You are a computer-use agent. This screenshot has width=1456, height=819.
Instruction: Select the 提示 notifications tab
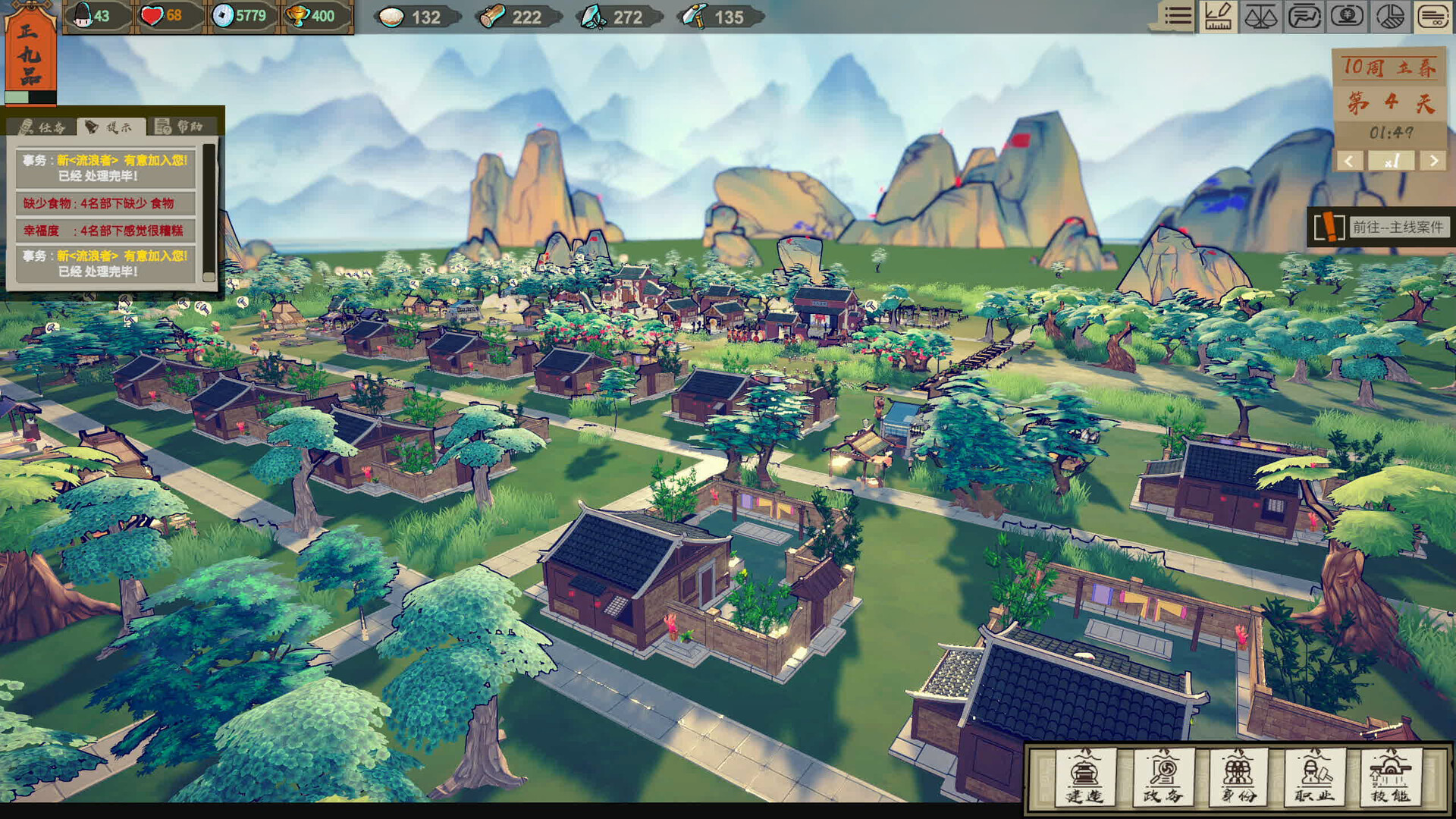110,127
